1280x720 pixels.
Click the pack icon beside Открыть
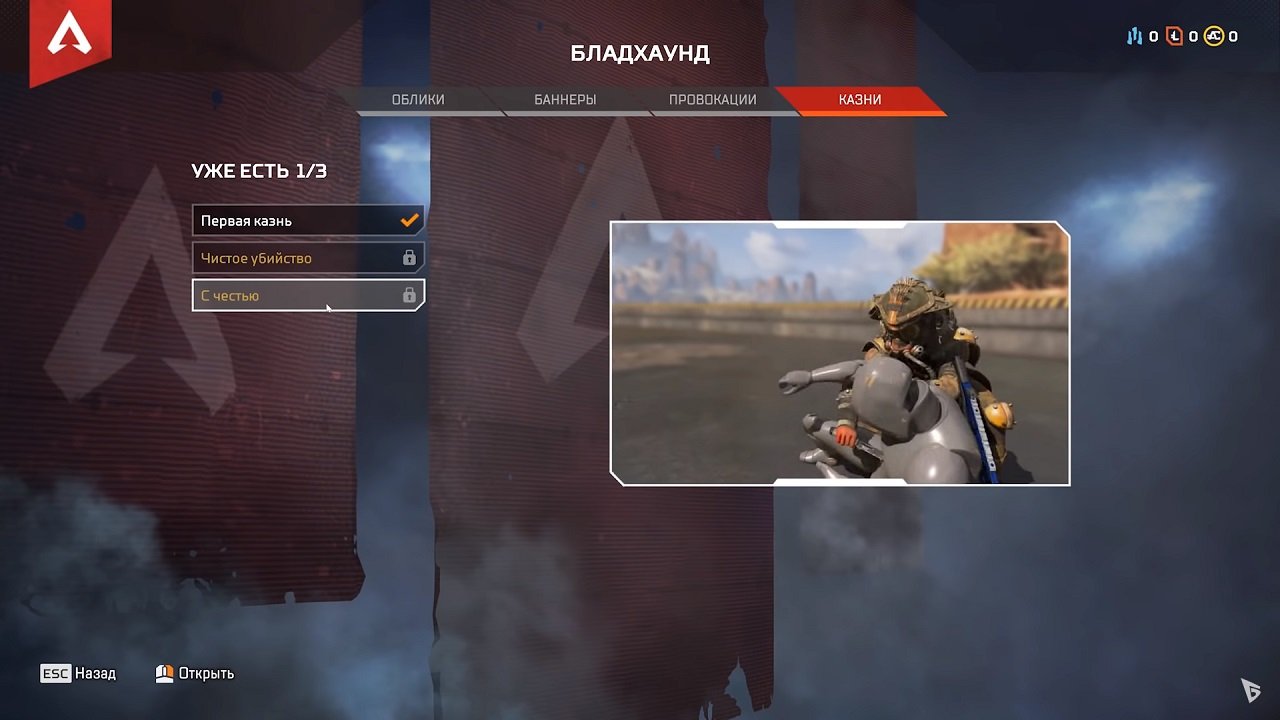(163, 673)
